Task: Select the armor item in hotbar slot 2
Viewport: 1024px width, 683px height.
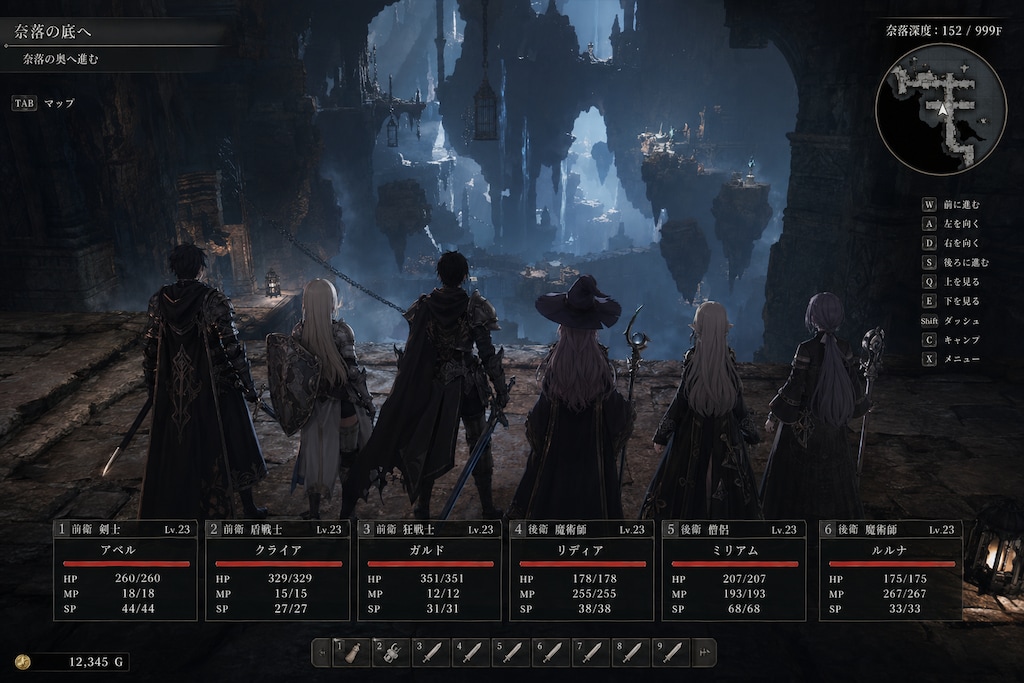Action: 391,652
